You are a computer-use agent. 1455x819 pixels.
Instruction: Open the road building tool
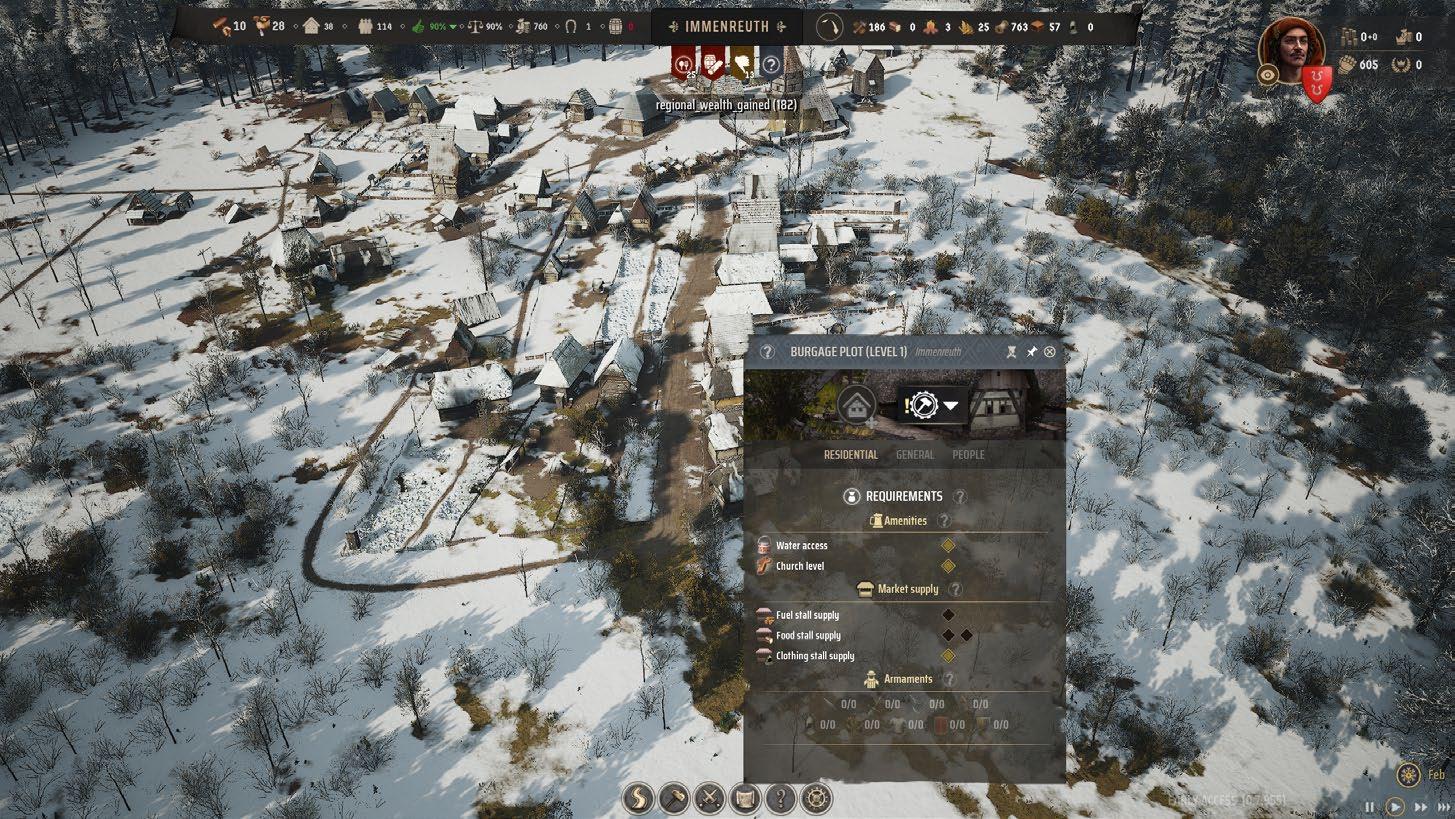pyautogui.click(x=638, y=798)
